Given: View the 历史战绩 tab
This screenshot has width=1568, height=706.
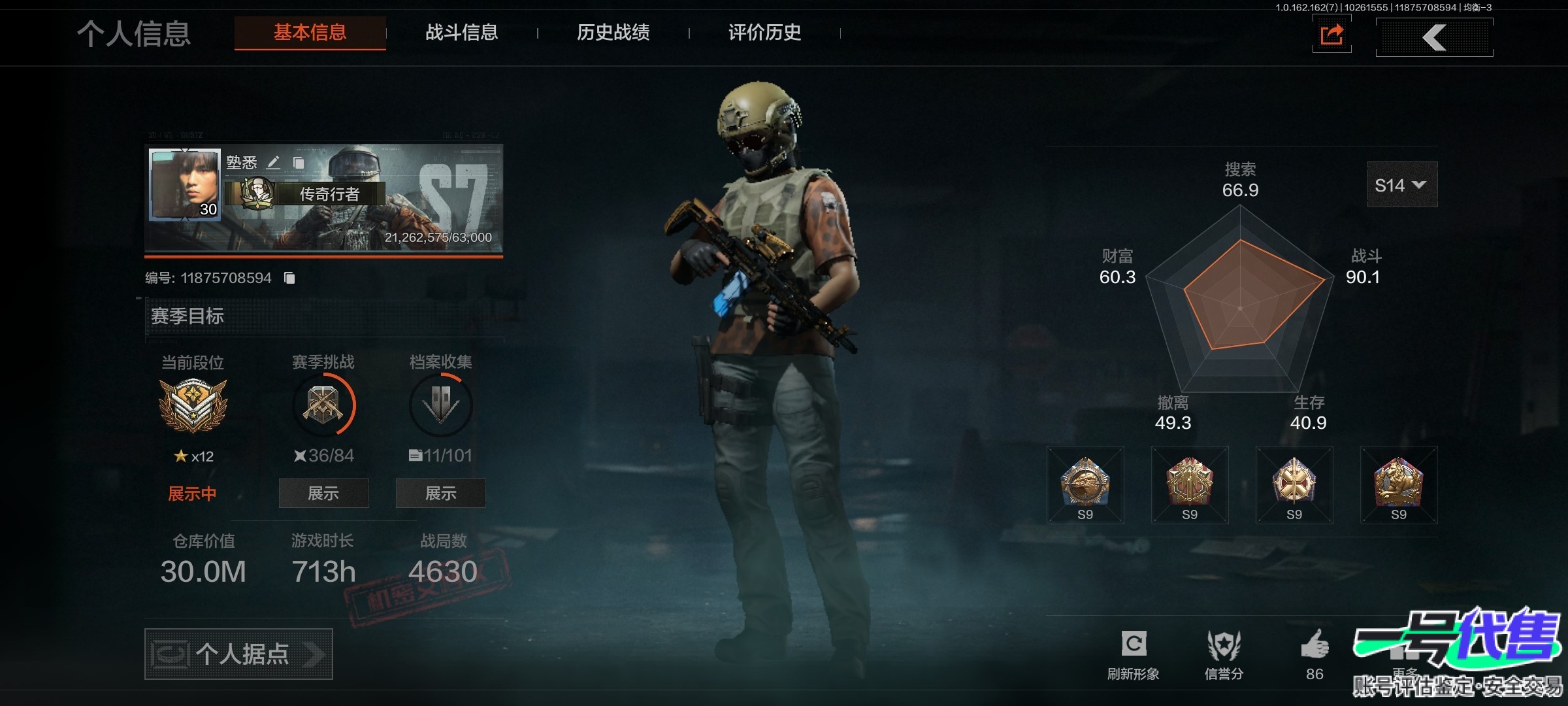Looking at the screenshot, I should [613, 33].
